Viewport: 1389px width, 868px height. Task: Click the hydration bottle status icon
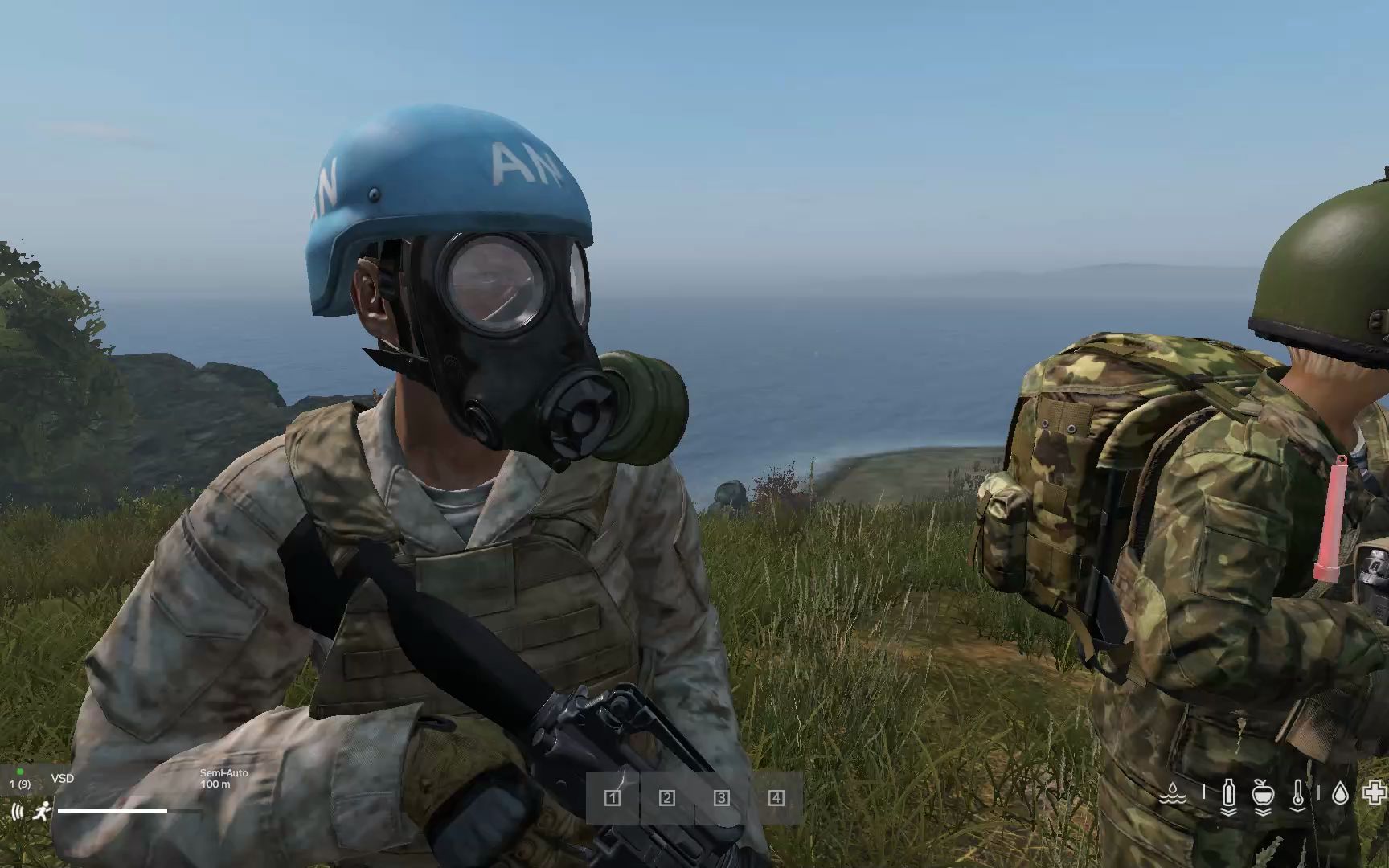[1228, 796]
